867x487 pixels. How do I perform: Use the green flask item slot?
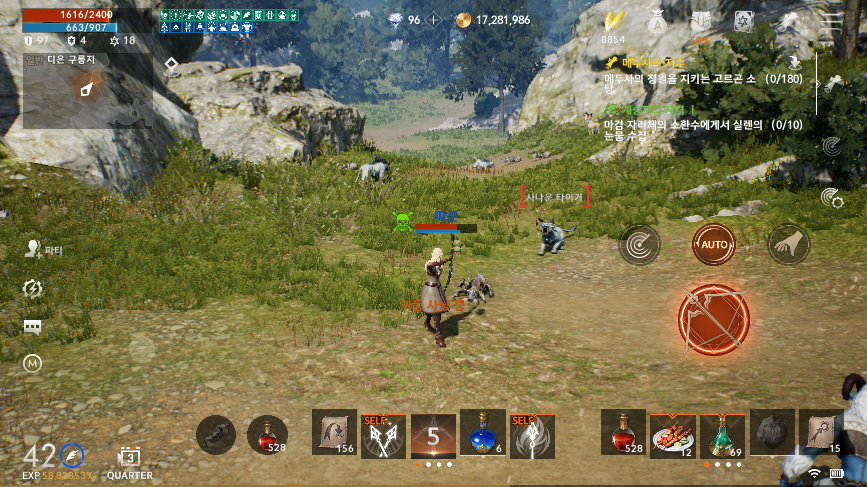click(x=722, y=433)
